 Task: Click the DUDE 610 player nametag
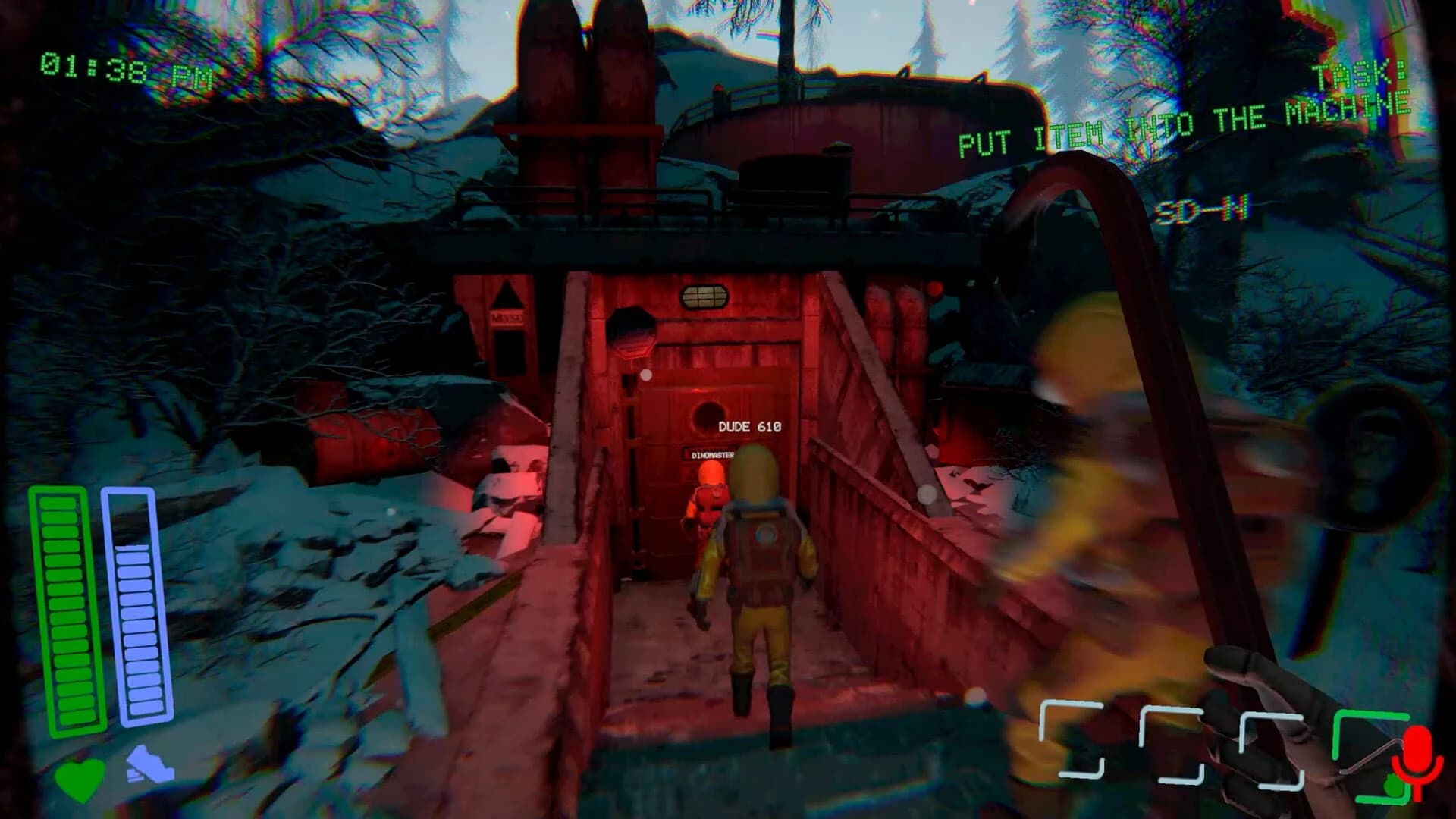[749, 427]
